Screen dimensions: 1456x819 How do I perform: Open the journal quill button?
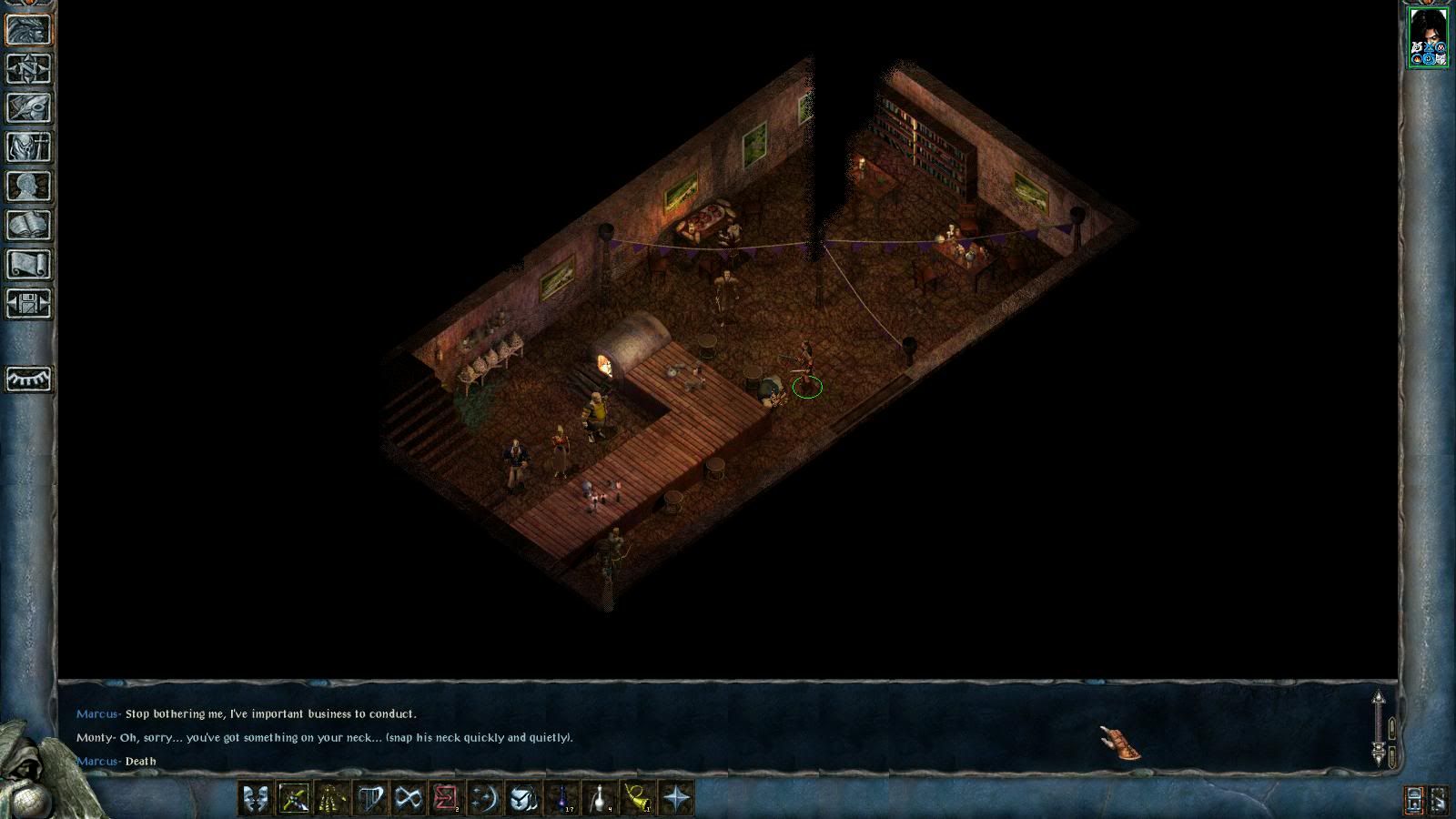28,107
